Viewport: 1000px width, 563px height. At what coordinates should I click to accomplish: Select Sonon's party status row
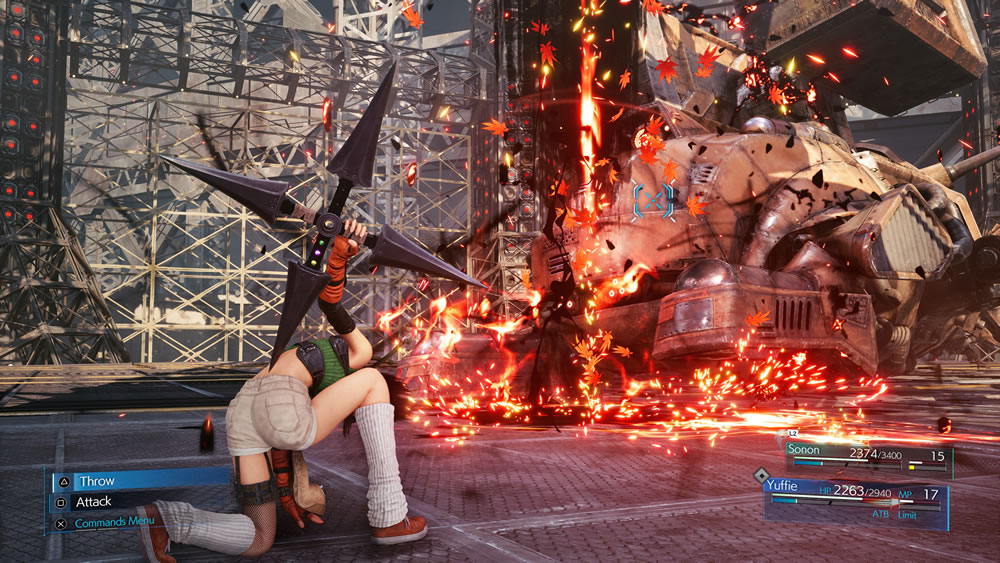click(868, 457)
